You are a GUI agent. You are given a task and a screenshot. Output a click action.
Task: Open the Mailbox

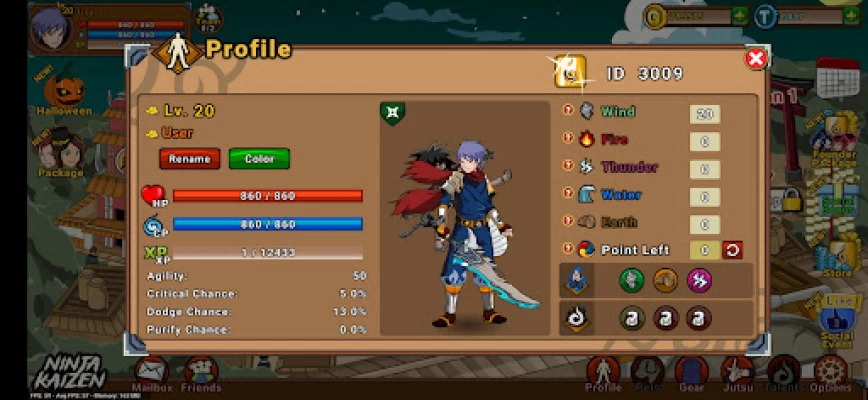coord(152,374)
